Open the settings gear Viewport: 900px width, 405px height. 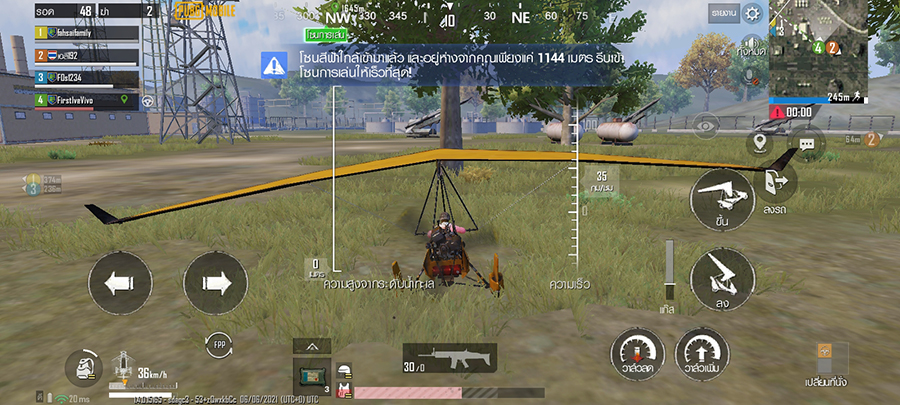point(753,13)
